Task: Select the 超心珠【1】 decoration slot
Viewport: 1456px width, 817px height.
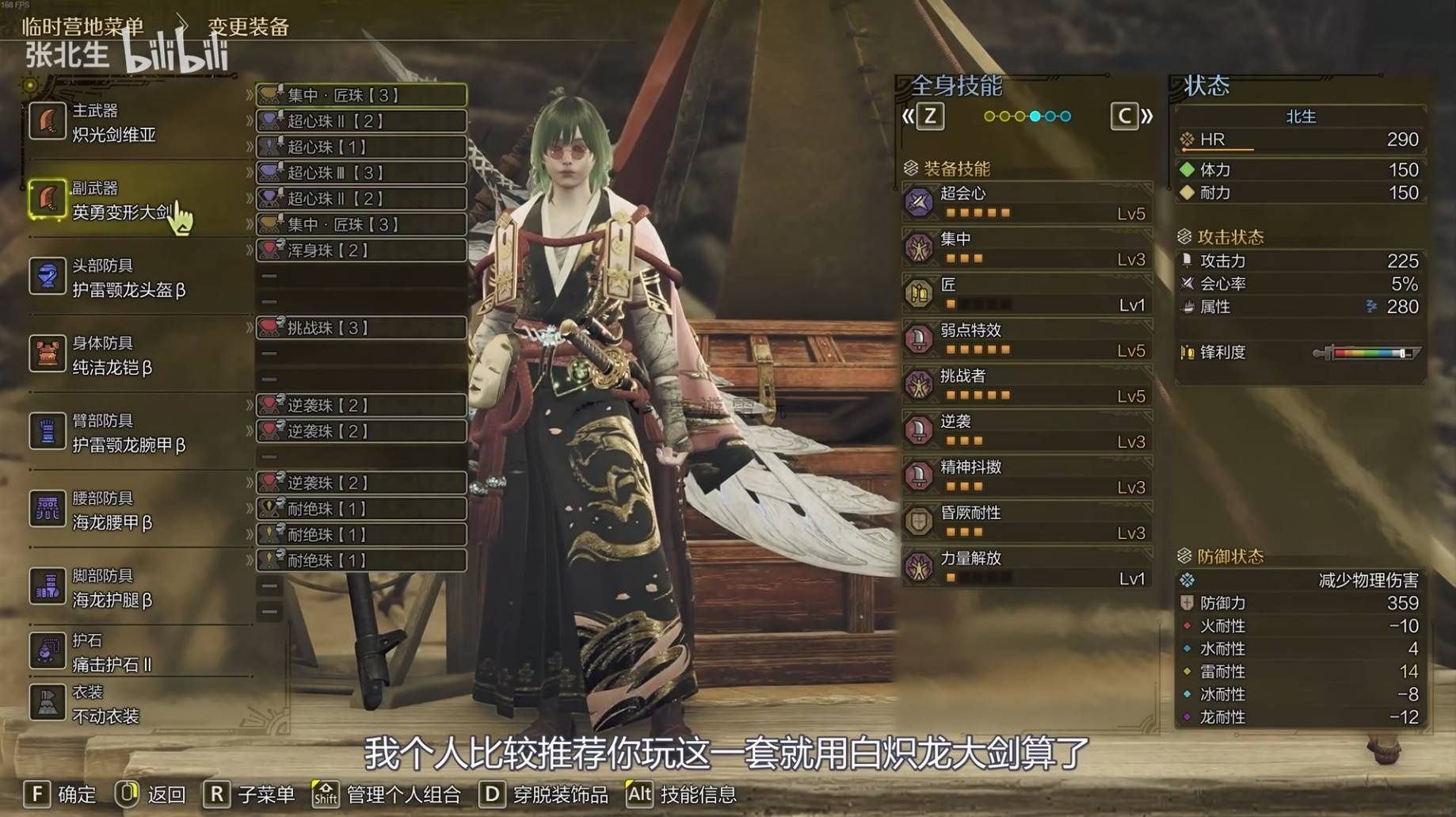Action: tap(361, 147)
